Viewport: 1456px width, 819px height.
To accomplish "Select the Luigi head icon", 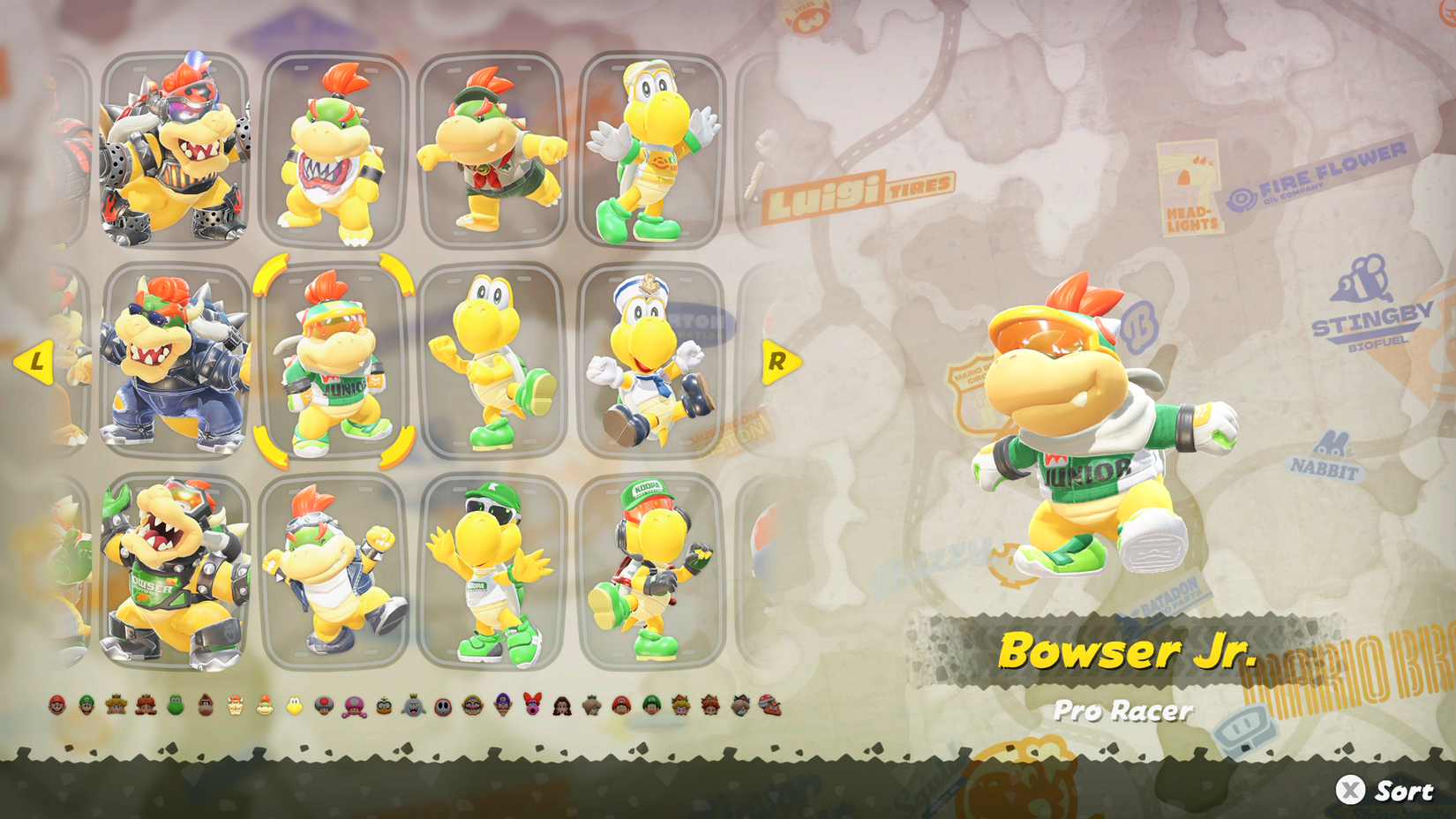I will click(86, 706).
